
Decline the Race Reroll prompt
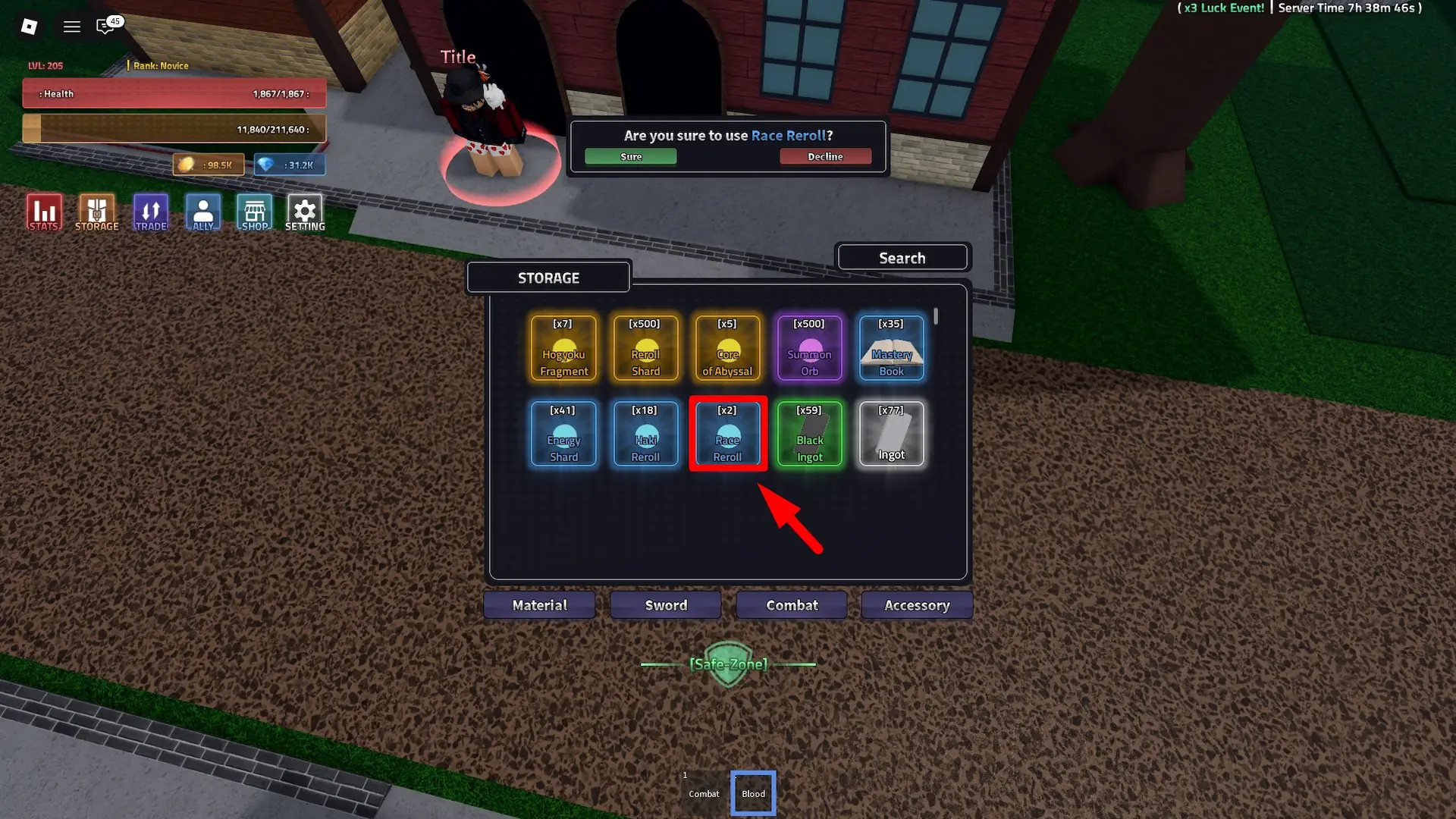[x=826, y=156]
